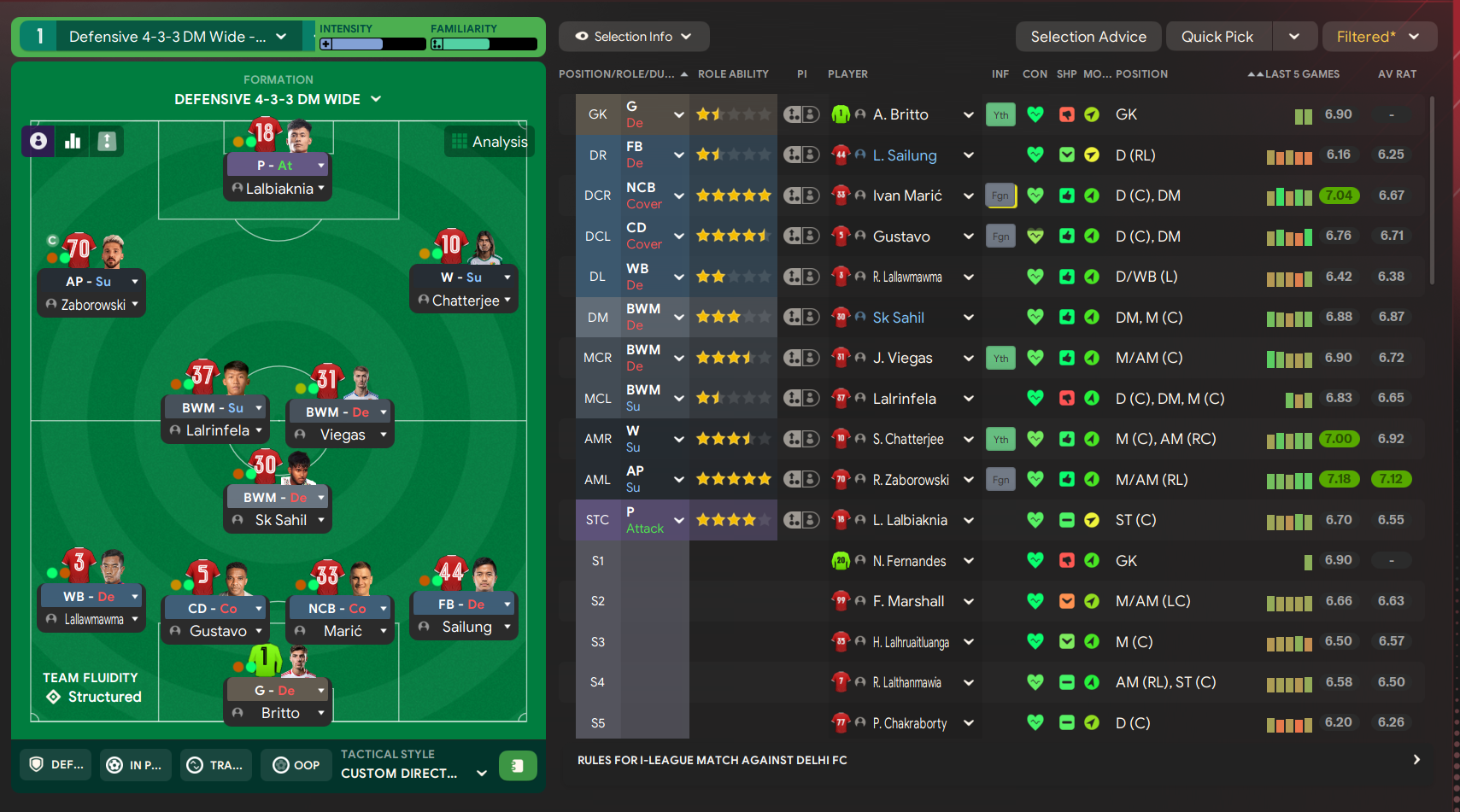1460x812 pixels.
Task: Show the pitch Analysis view
Action: pos(490,142)
